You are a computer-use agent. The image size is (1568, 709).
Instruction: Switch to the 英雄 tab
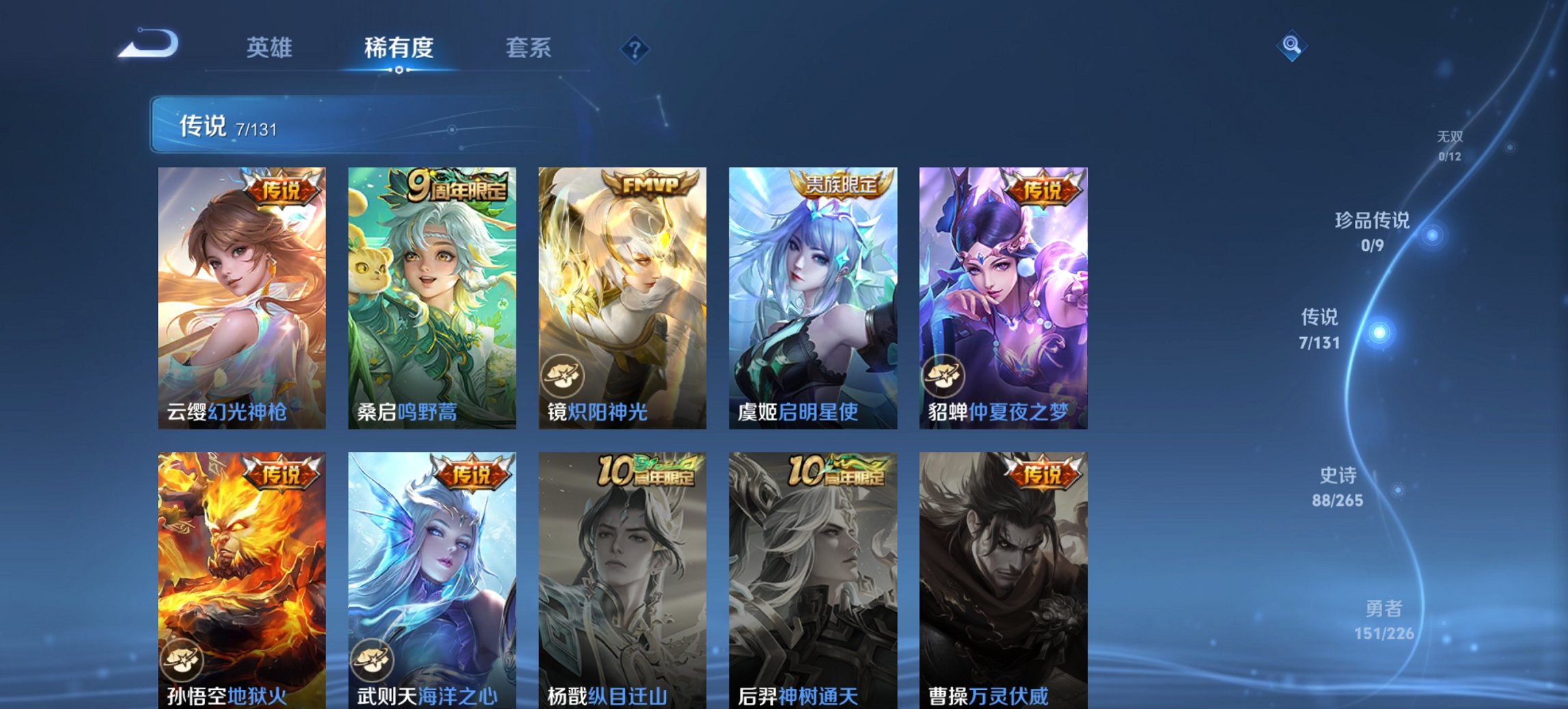271,47
